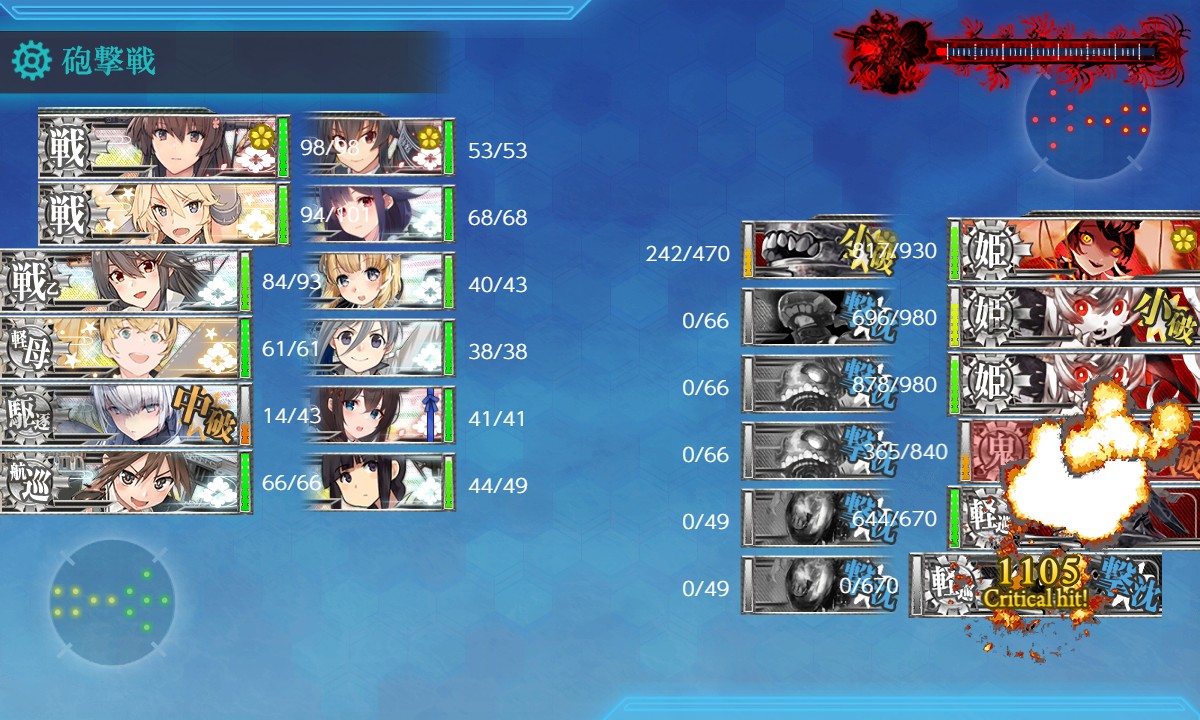Click the green friendly formation radar
Image resolution: width=1200 pixels, height=720 pixels.
(112, 602)
